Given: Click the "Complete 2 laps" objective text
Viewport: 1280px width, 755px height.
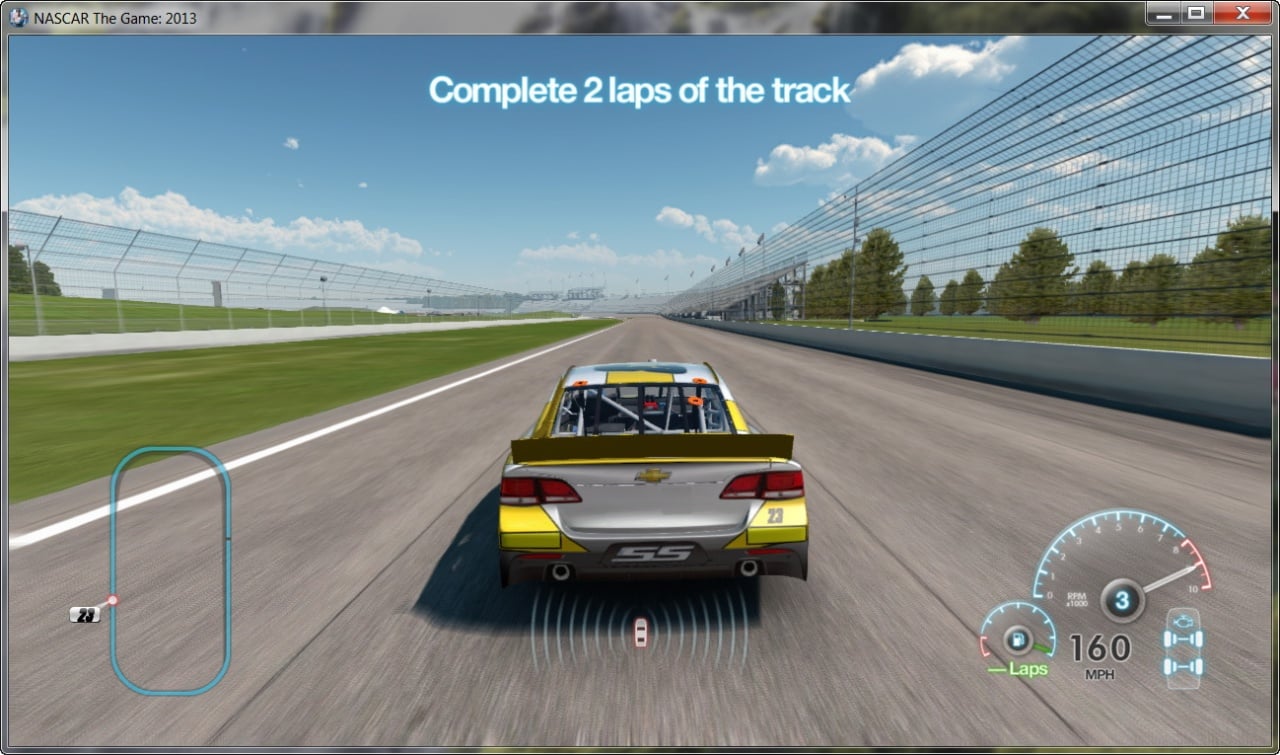Looking at the screenshot, I should click(639, 90).
